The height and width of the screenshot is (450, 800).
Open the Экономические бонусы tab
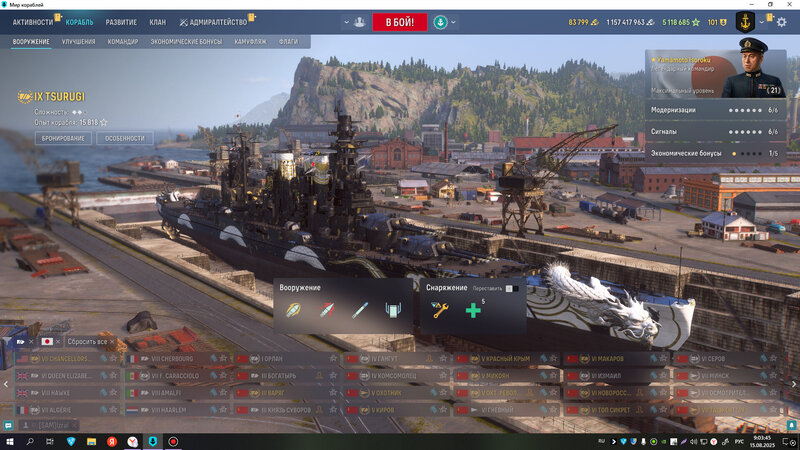tap(185, 42)
